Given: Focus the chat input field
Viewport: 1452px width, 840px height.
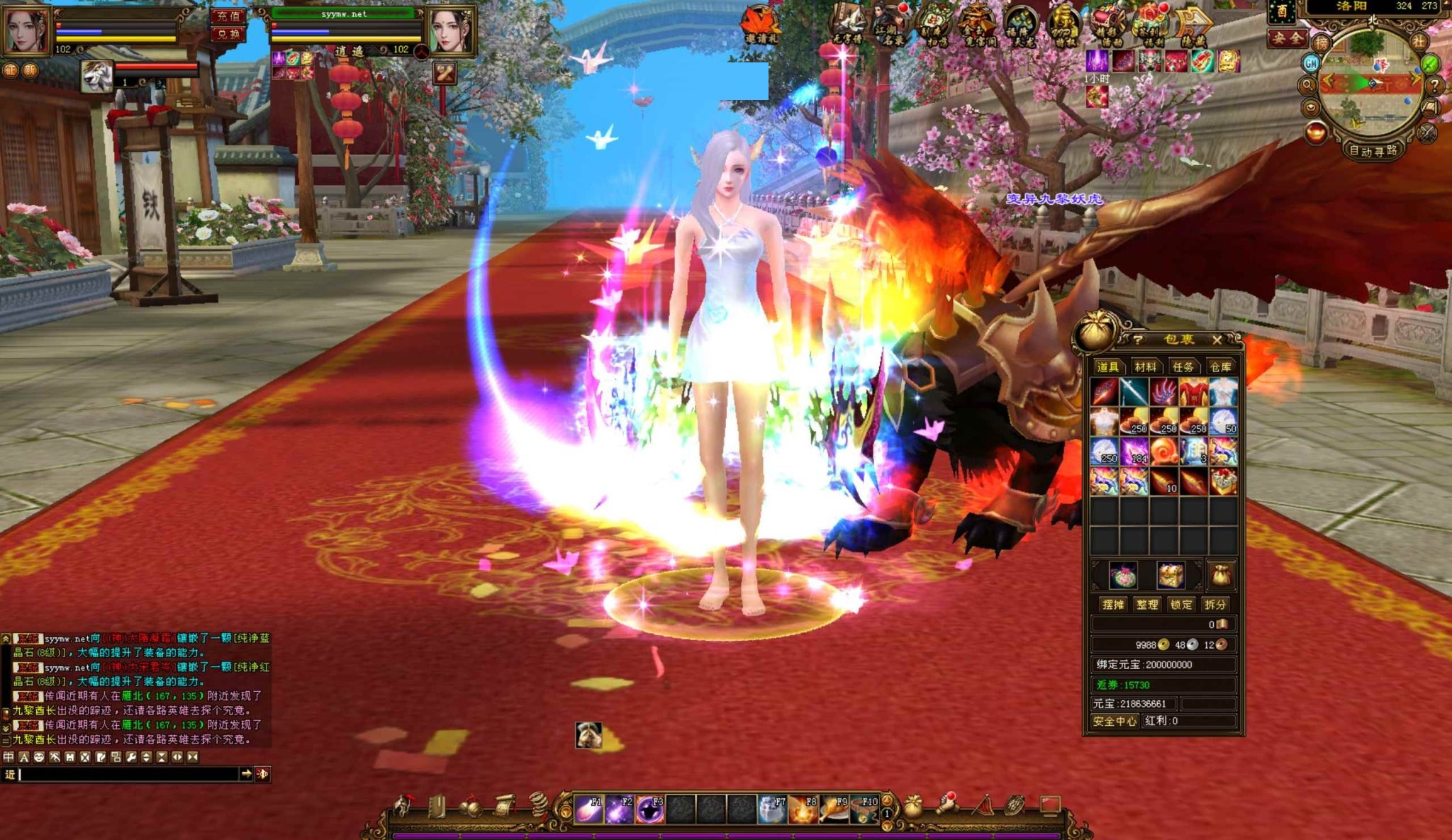Looking at the screenshot, I should 128,774.
